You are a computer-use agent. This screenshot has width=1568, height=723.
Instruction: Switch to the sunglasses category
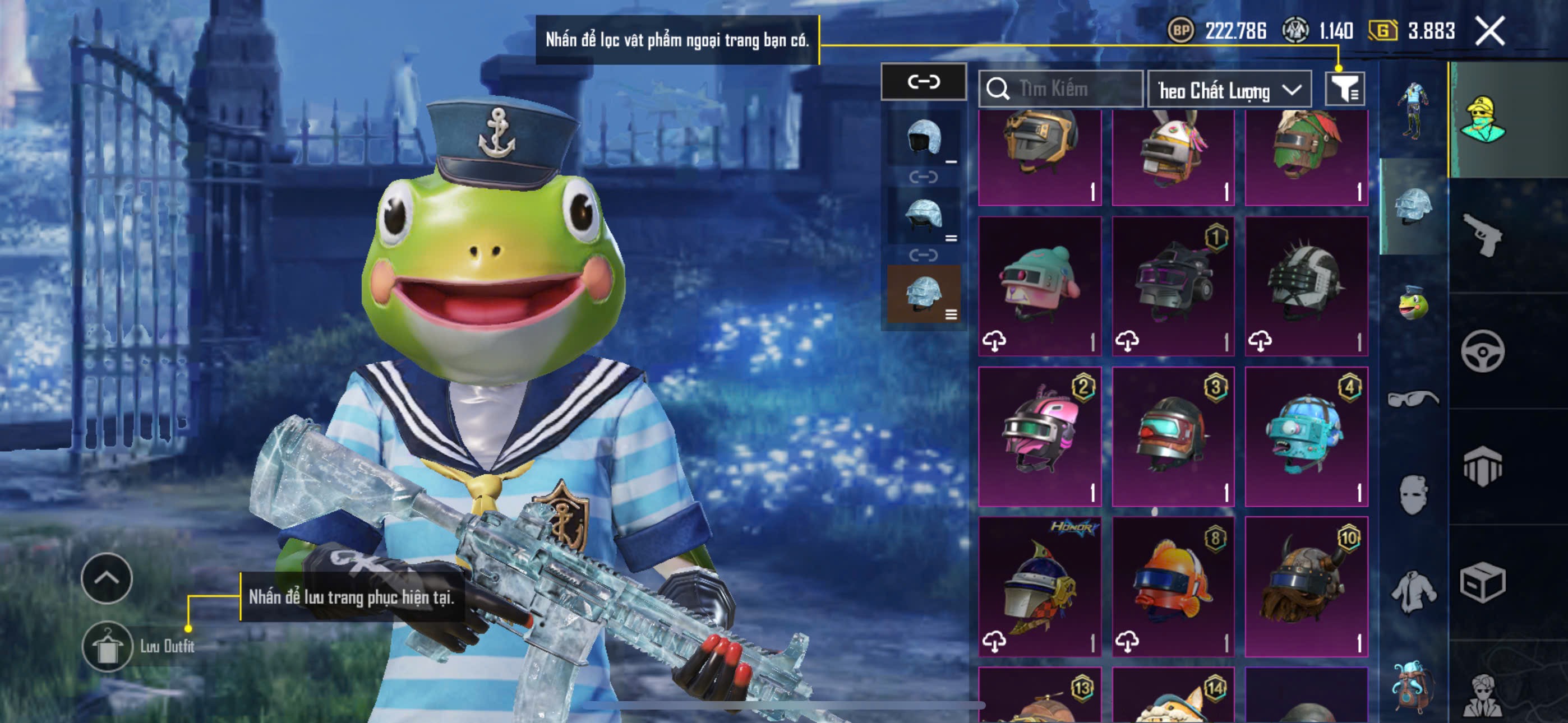point(1412,400)
